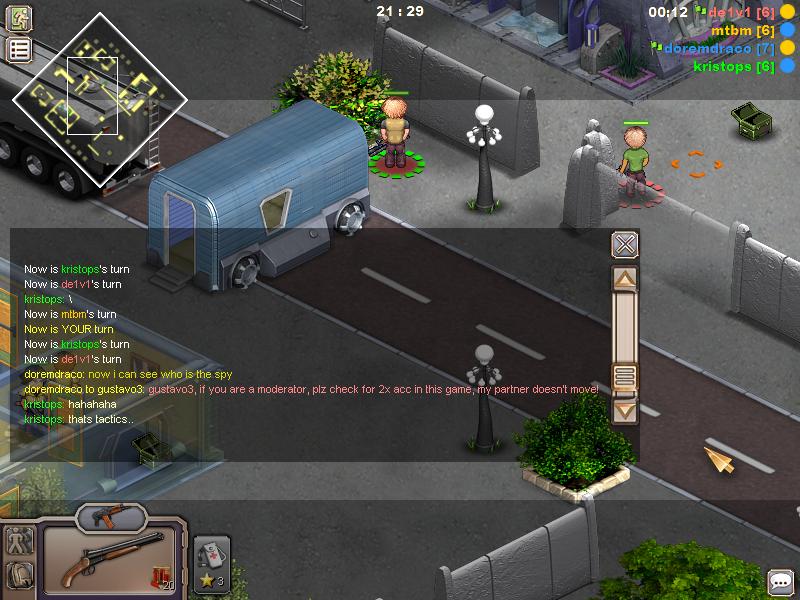Select the double-barrel shotgun weapon slot
Image resolution: width=800 pixels, height=600 pixels.
[110, 560]
